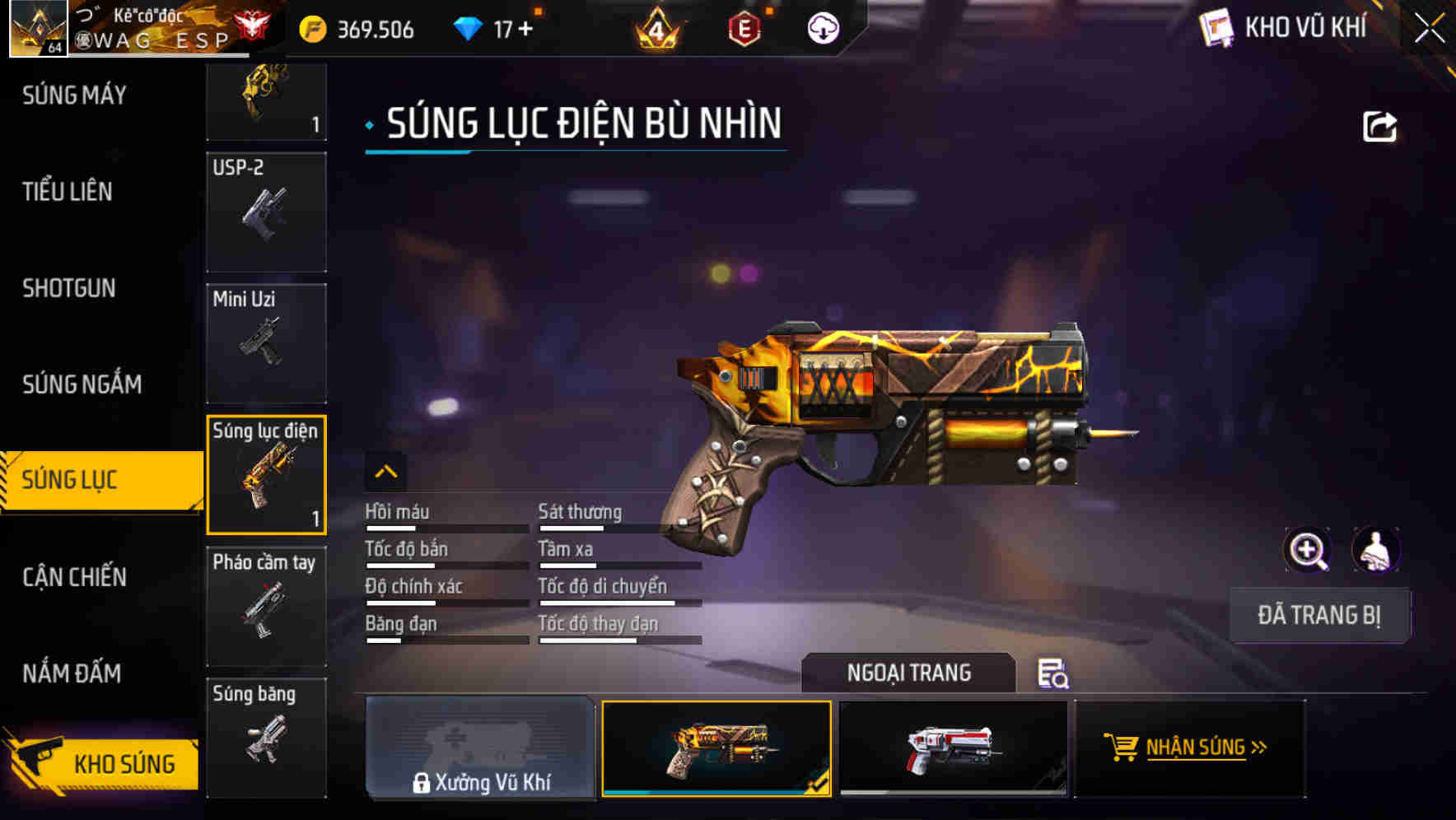Open the weapon share icon

tap(1381, 125)
